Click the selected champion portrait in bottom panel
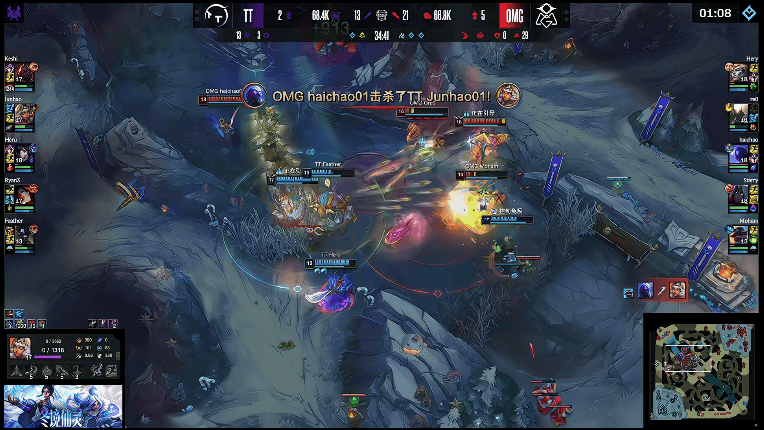This screenshot has height=430, width=764. (x=19, y=348)
